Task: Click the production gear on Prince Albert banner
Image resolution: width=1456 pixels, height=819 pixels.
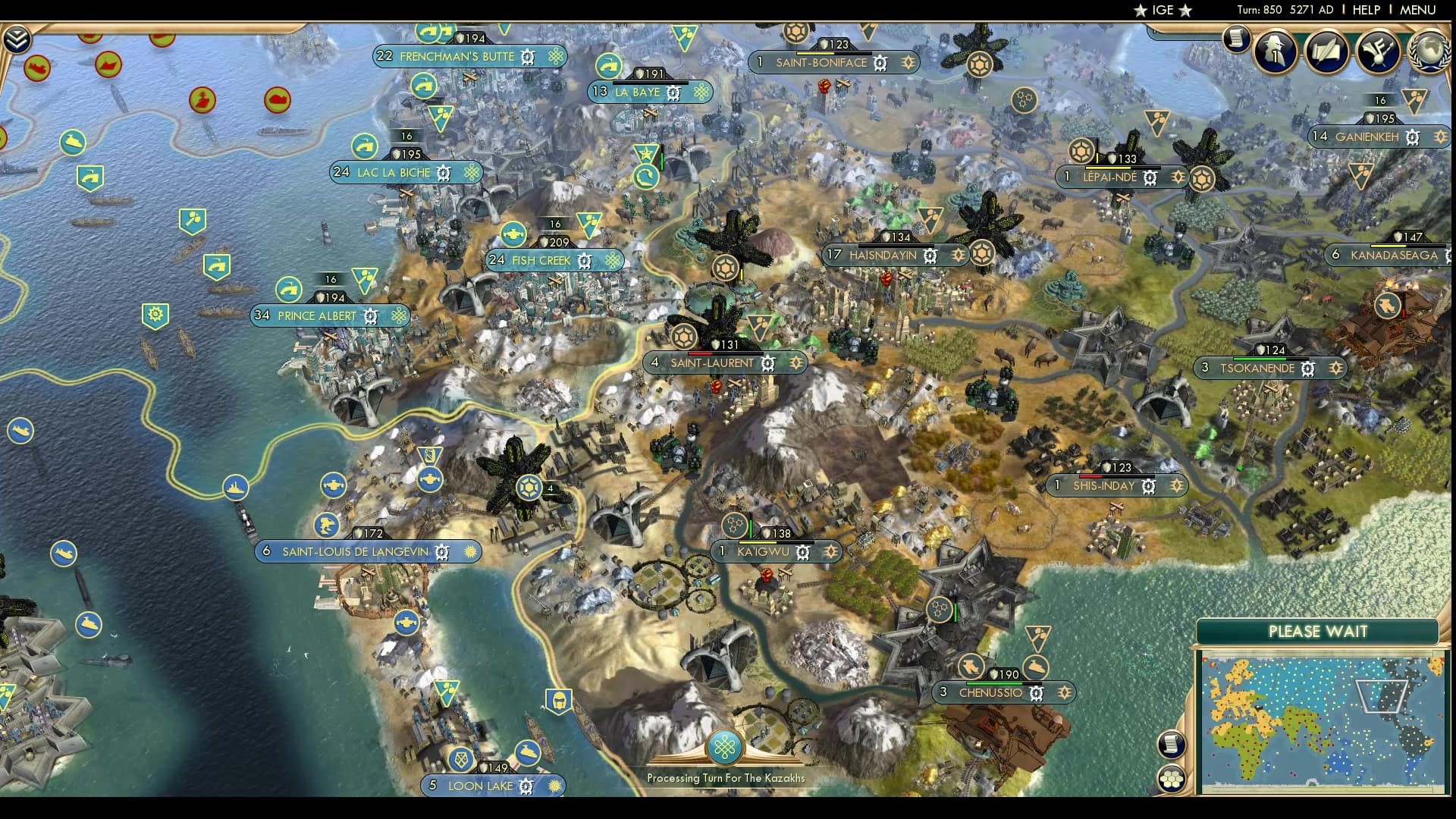Action: tap(369, 316)
